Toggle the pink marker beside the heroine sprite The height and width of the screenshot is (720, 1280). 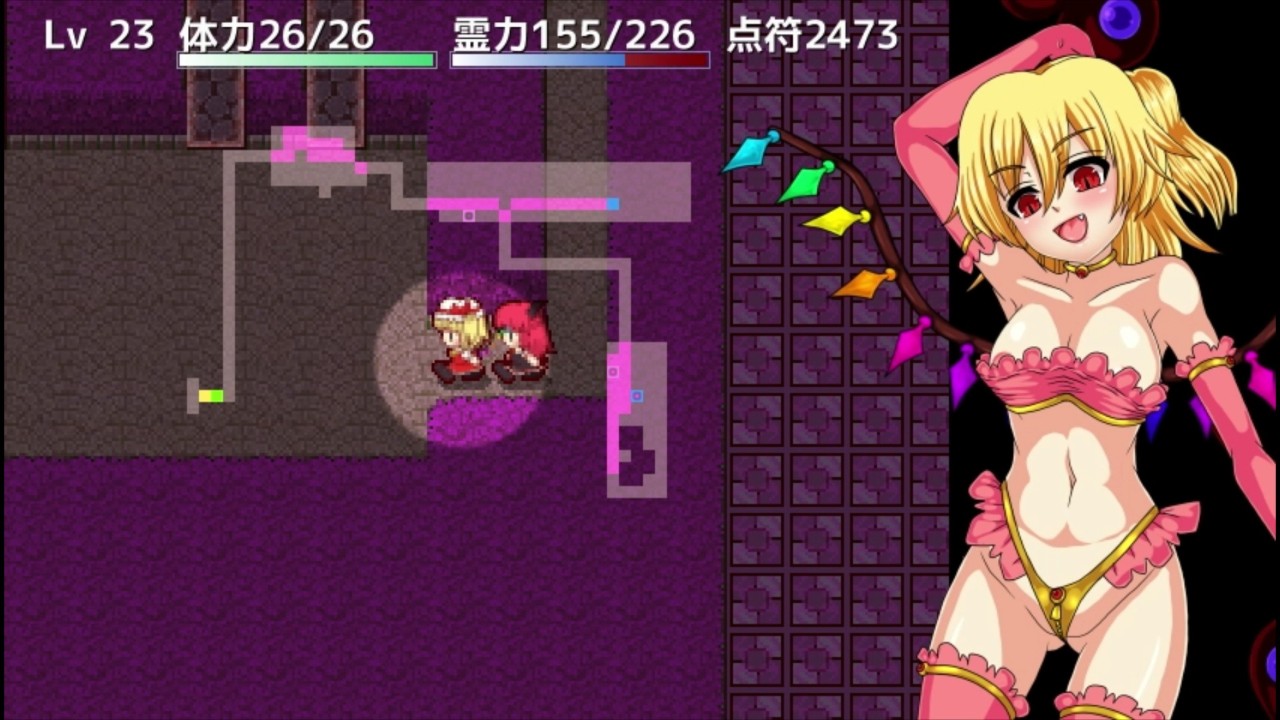tap(613, 371)
